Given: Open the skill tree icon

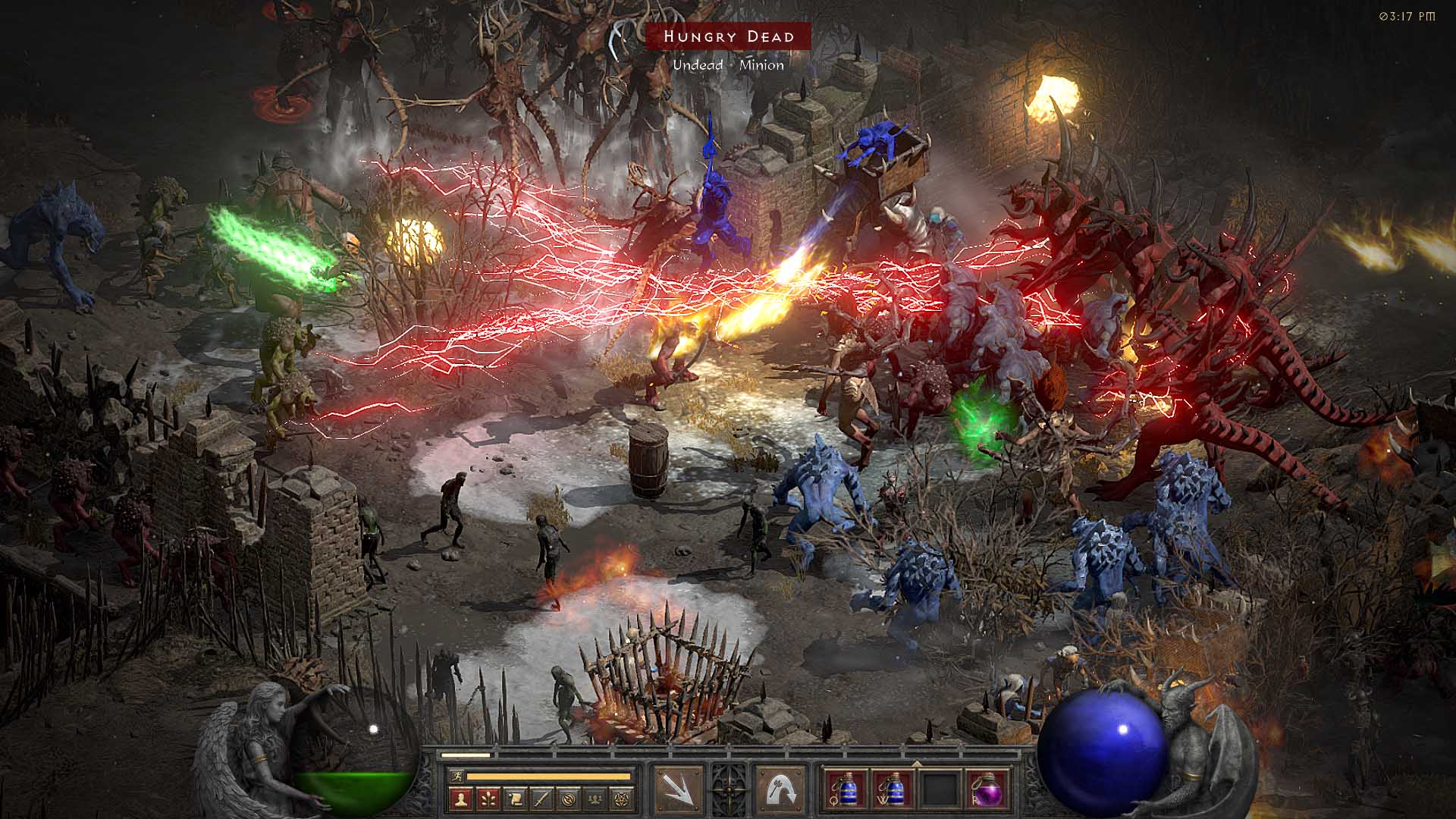Looking at the screenshot, I should pos(488,799).
